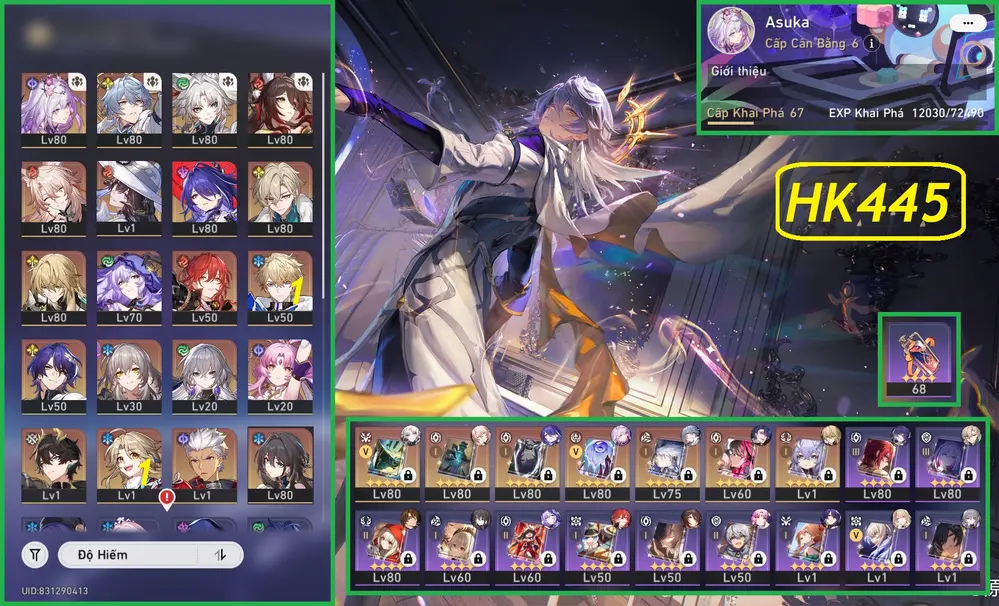Image resolution: width=999 pixels, height=606 pixels.
Task: Choose the white-haired Lv1 character tile
Action: point(204,464)
